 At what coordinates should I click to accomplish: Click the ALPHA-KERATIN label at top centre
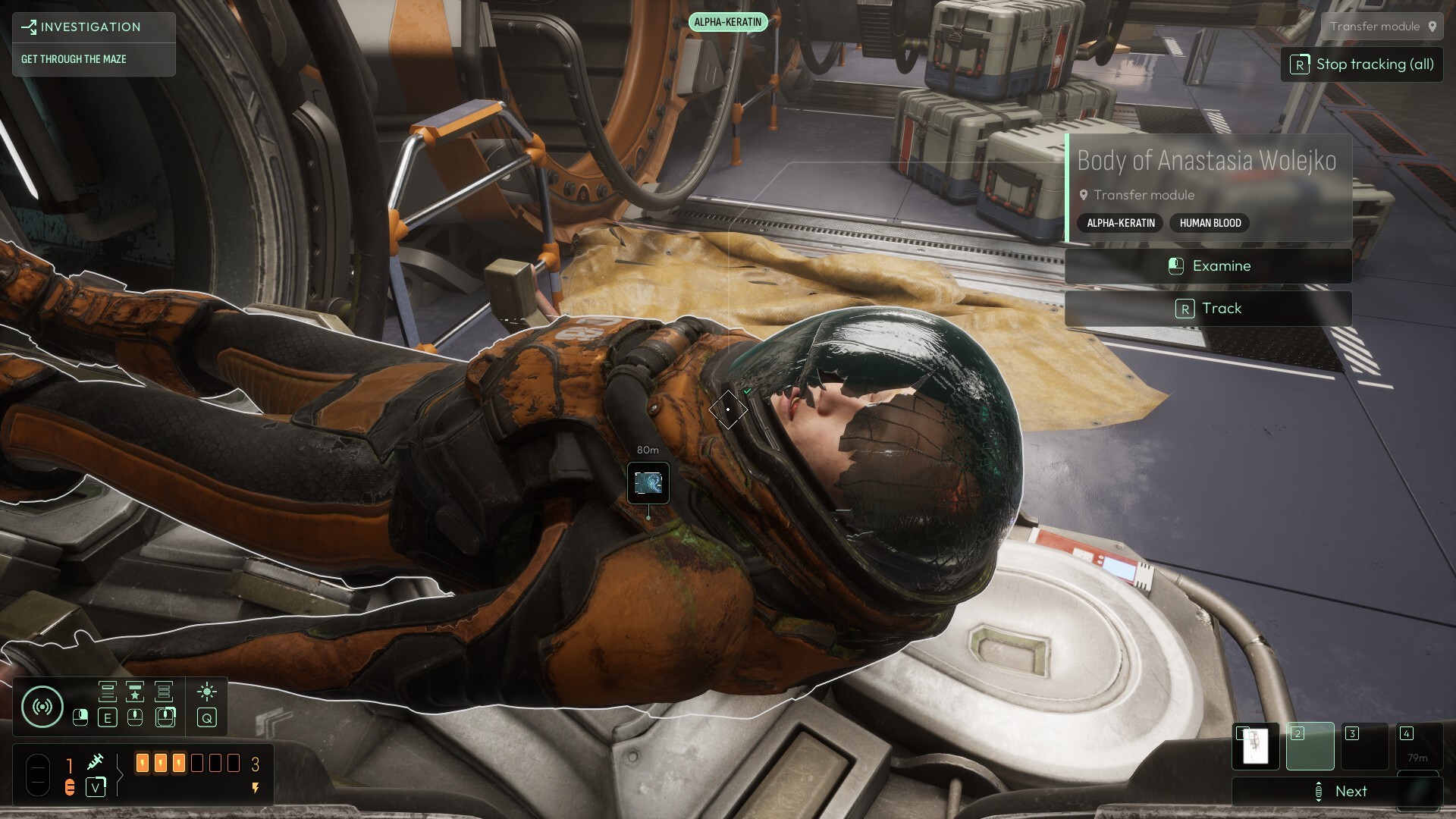tap(728, 22)
